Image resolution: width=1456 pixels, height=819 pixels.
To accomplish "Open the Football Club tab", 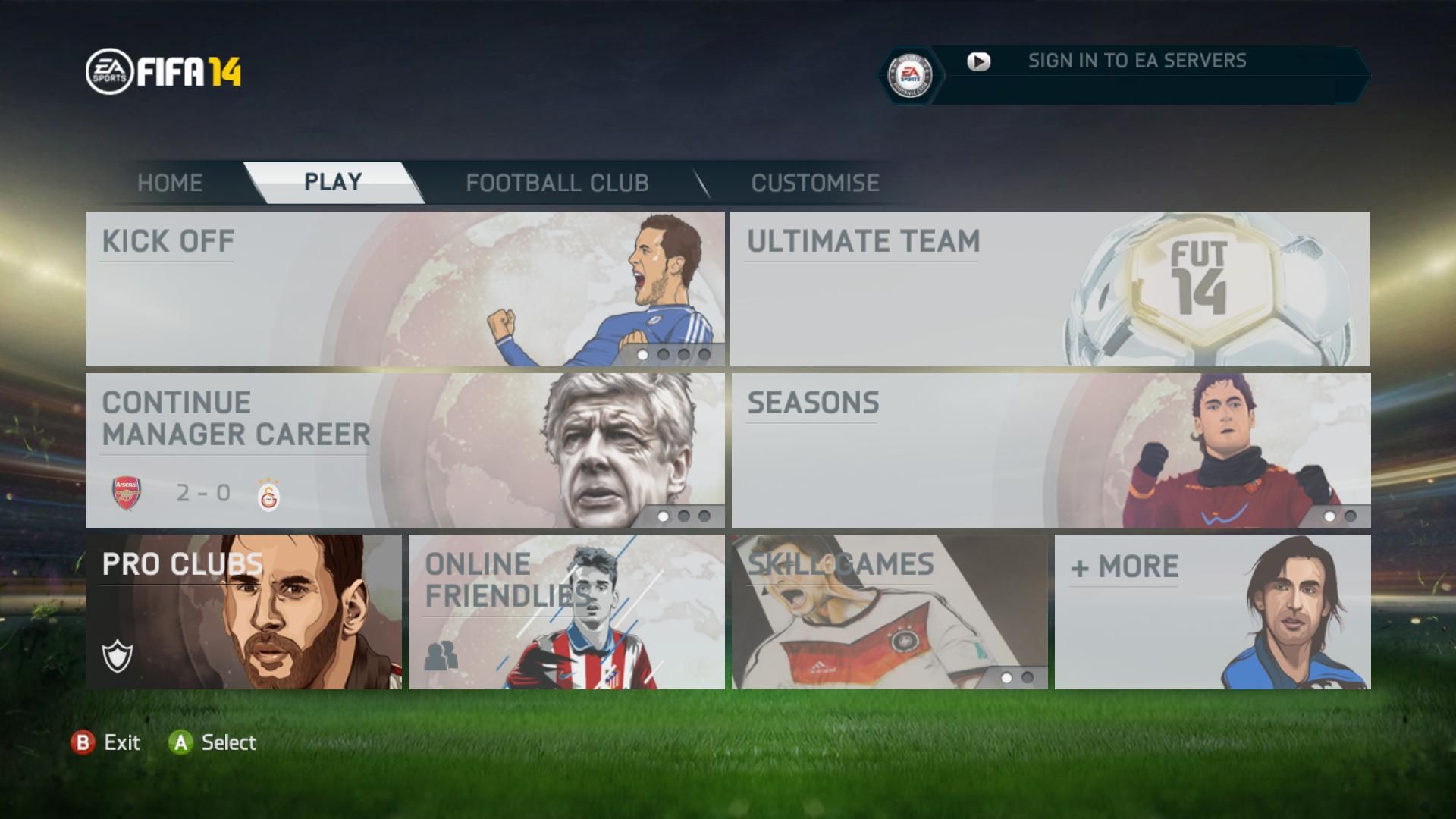I will coord(557,183).
